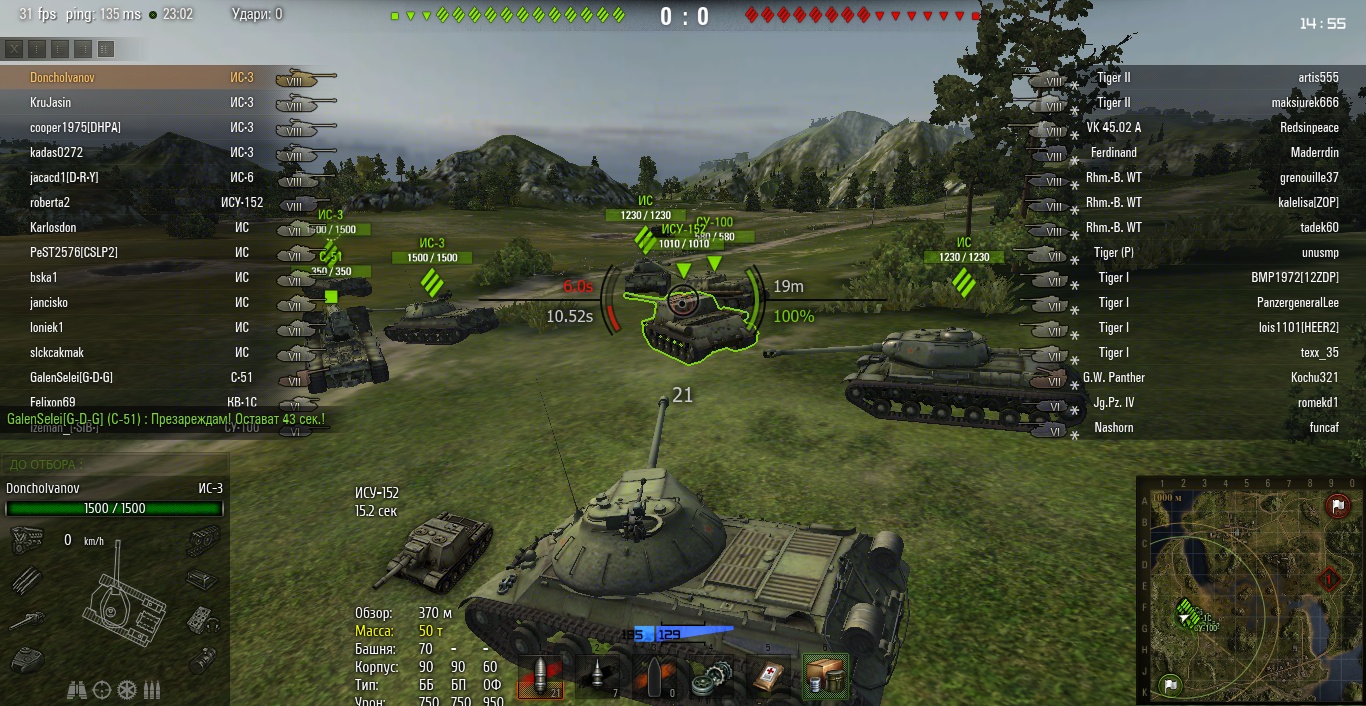Select player KruJasin in the allied team list
The height and width of the screenshot is (706, 1366).
pyautogui.click(x=50, y=102)
